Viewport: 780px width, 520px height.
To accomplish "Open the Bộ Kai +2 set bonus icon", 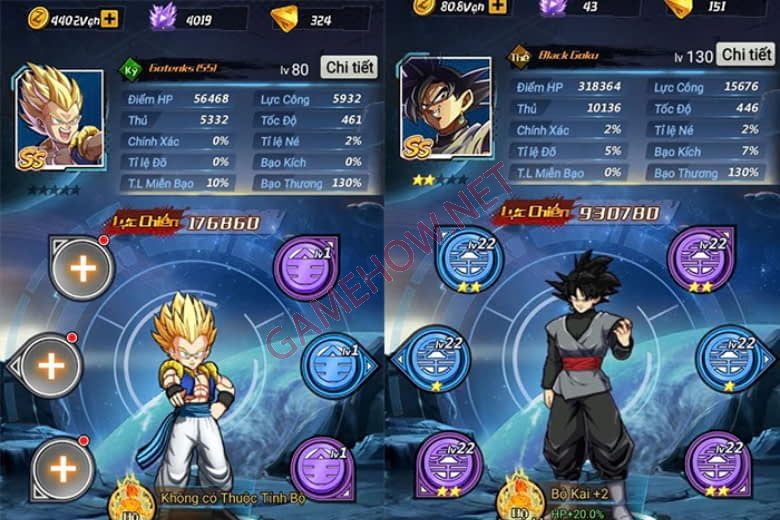I will click(520, 494).
